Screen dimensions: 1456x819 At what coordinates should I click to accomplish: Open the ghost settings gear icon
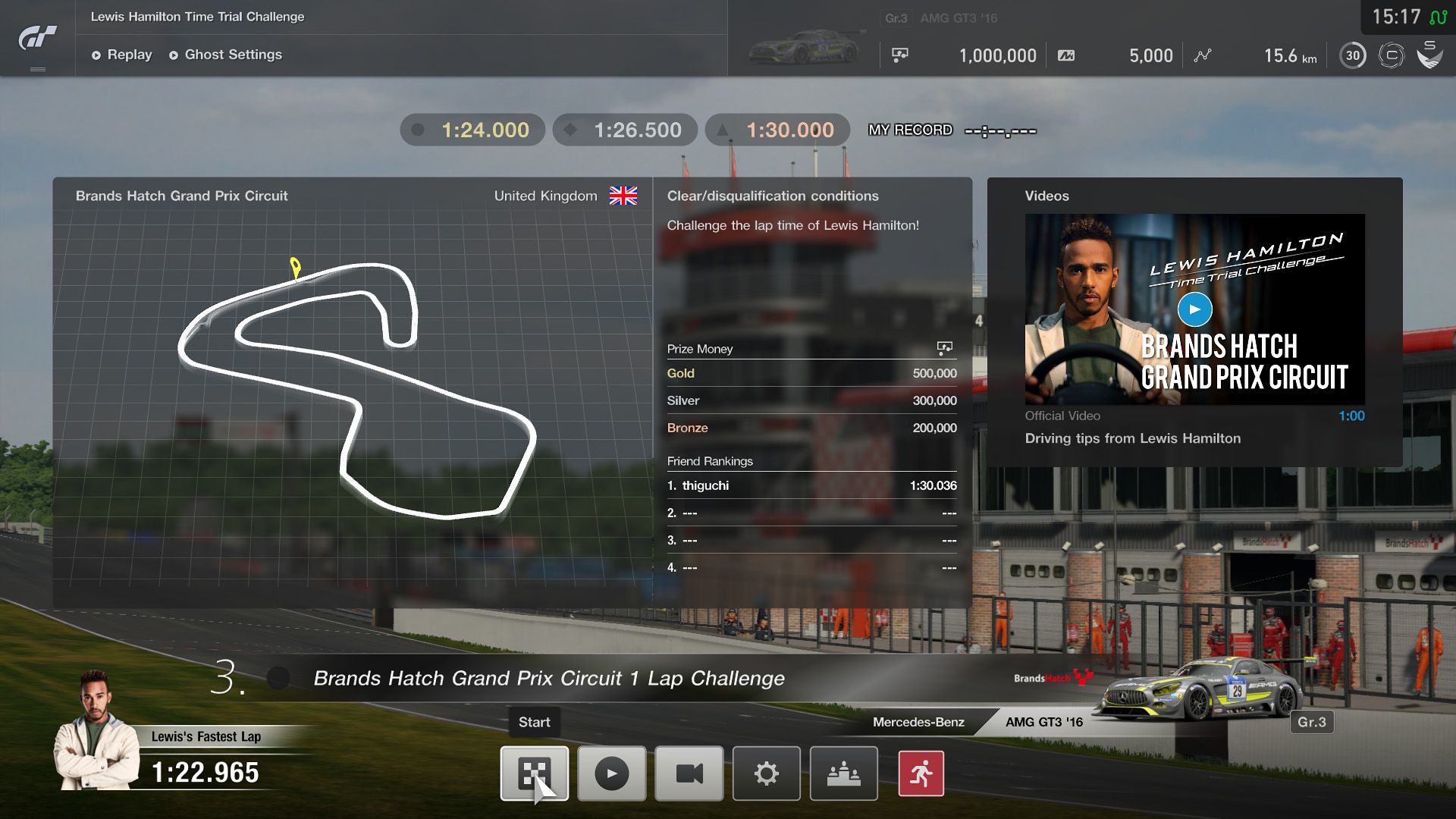[767, 773]
